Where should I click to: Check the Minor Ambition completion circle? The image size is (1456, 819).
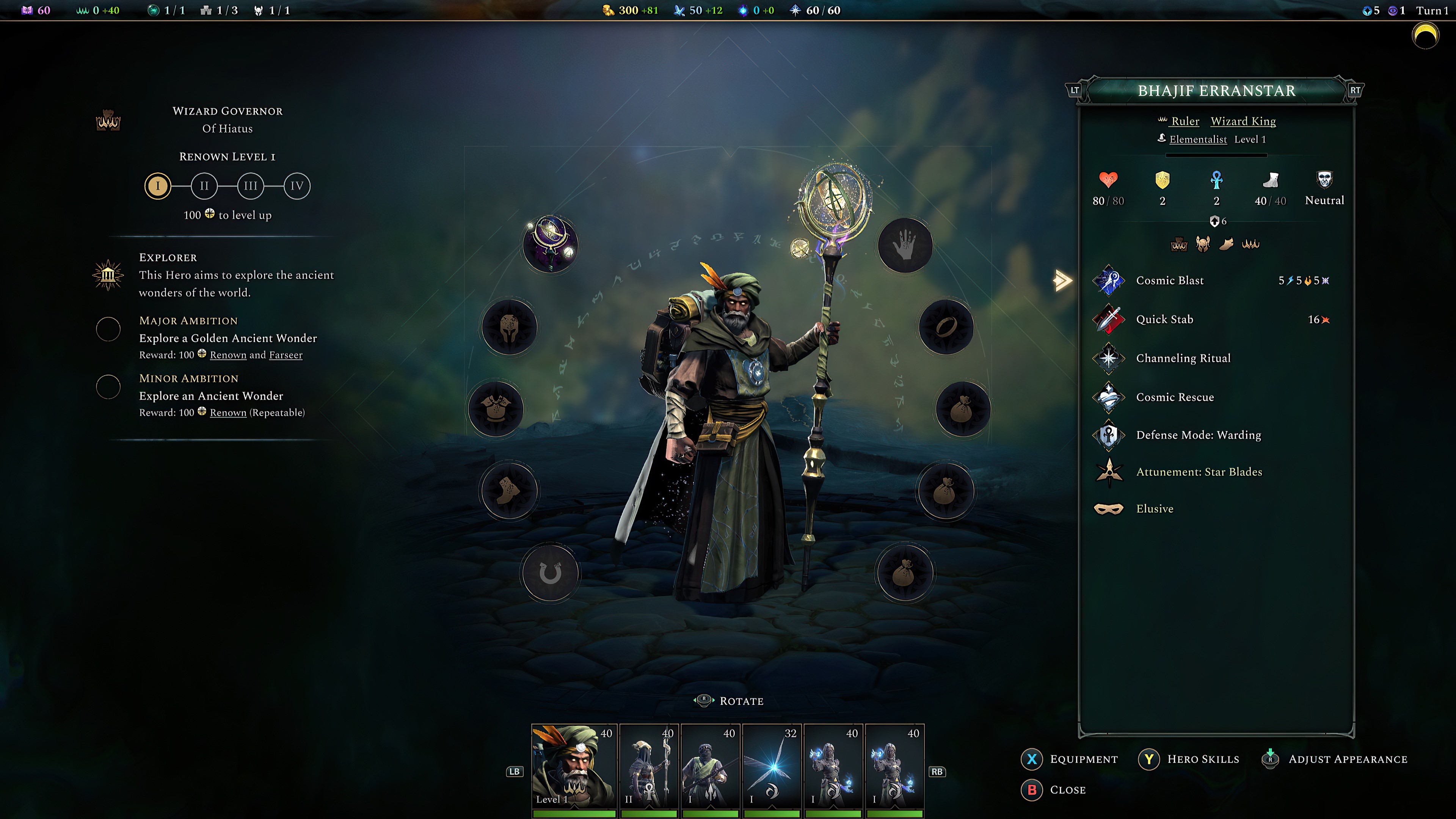point(108,387)
